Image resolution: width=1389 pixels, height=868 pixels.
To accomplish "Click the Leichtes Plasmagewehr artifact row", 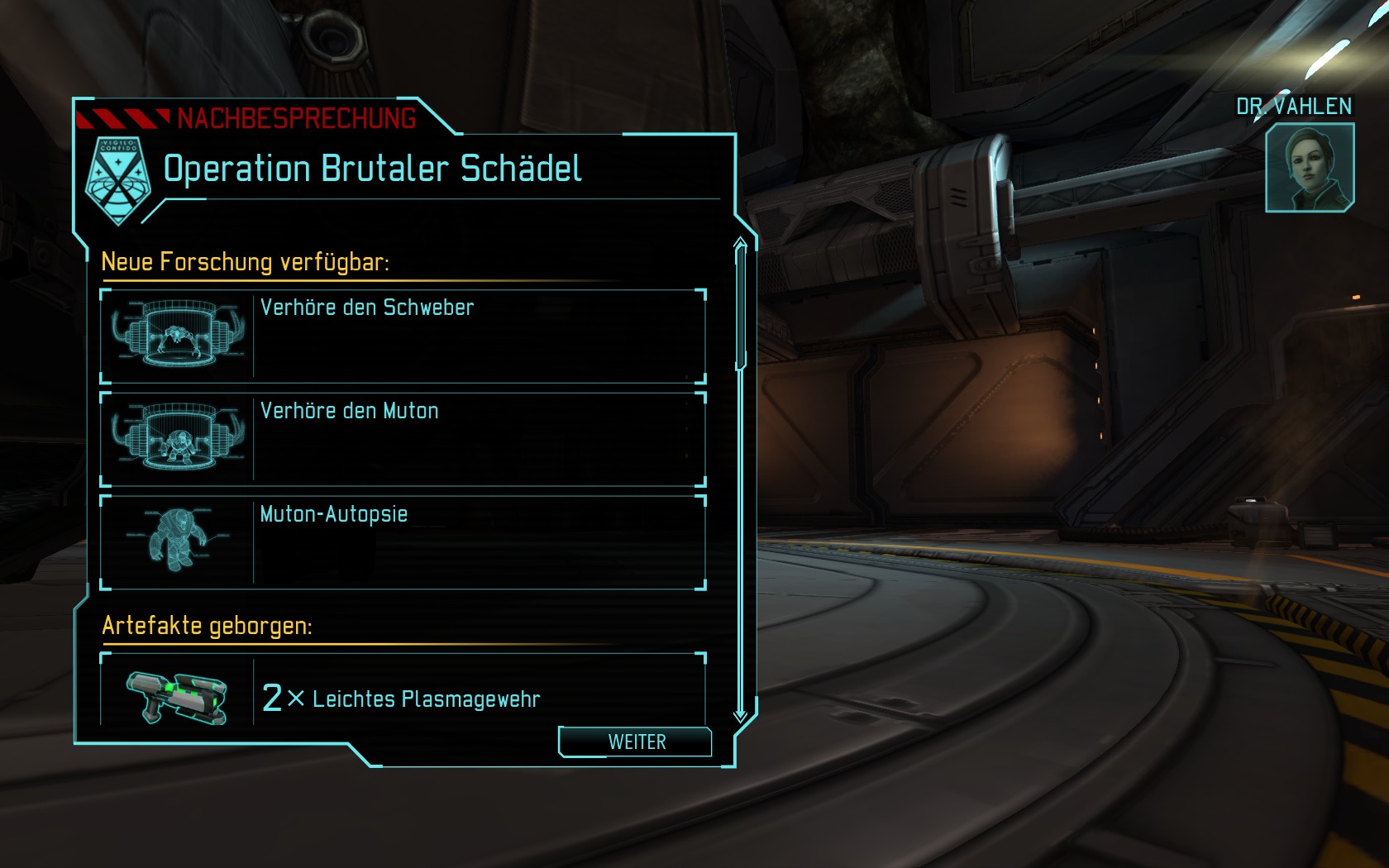I will [403, 694].
